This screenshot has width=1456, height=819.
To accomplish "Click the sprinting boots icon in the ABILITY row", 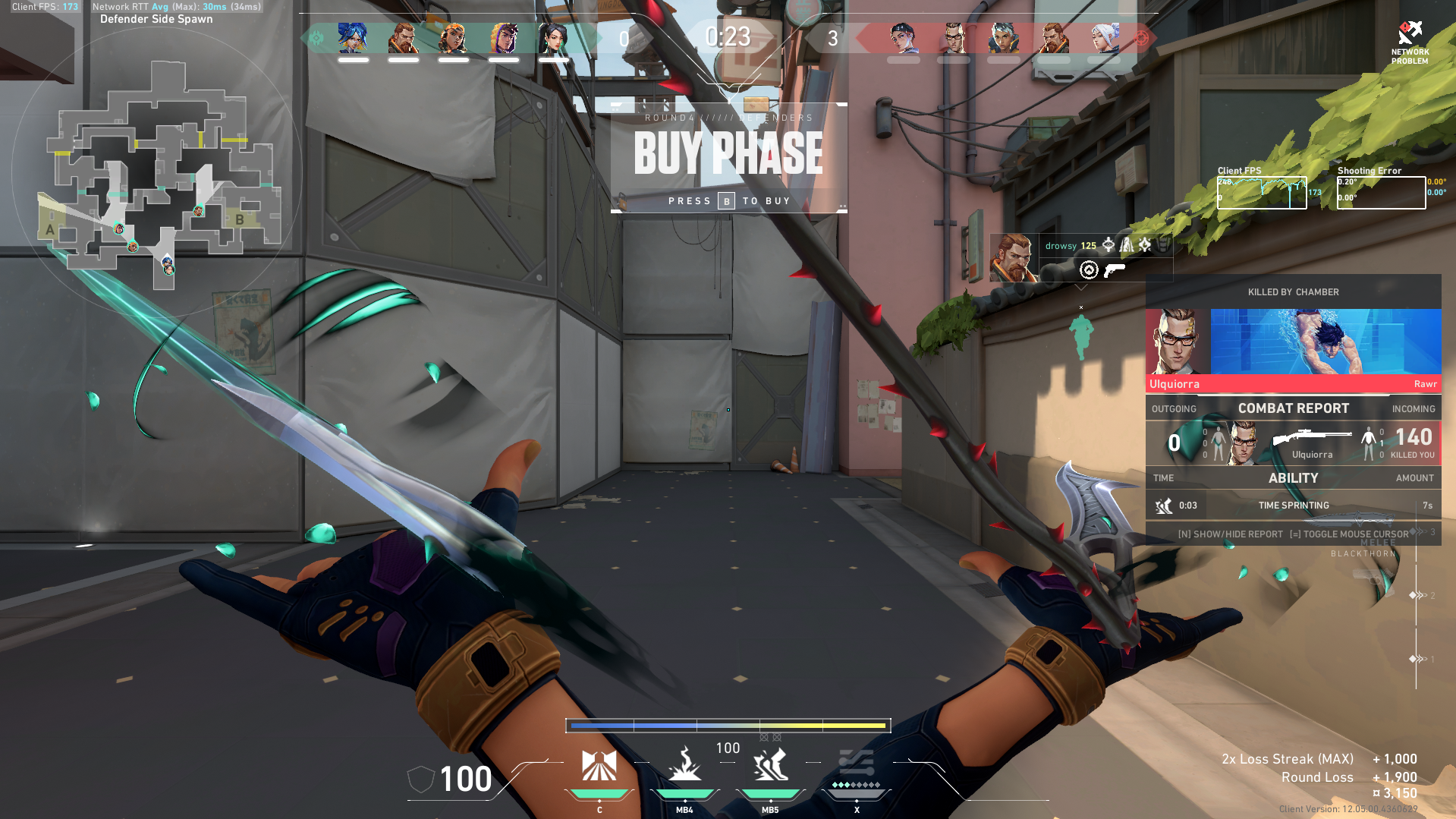I will click(x=1163, y=506).
